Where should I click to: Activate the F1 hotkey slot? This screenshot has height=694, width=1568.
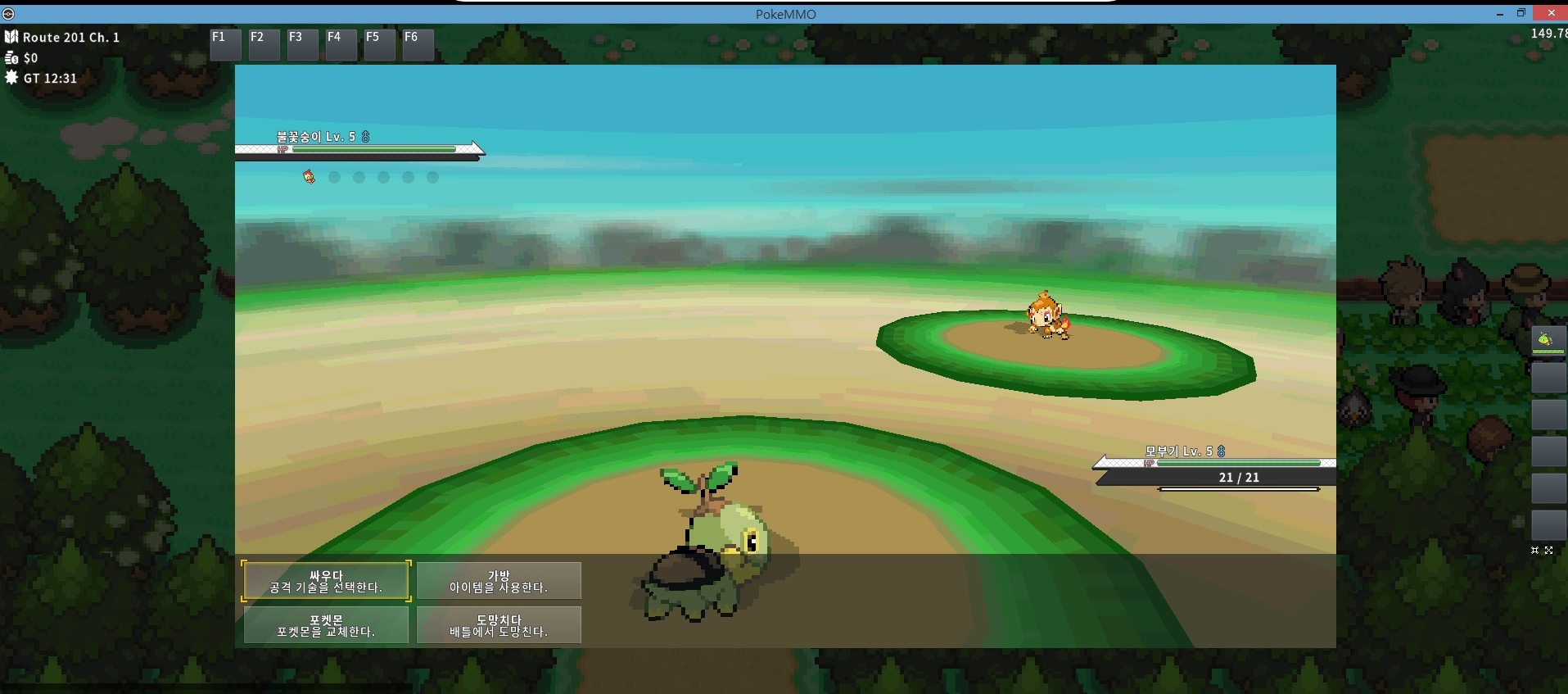pos(225,45)
